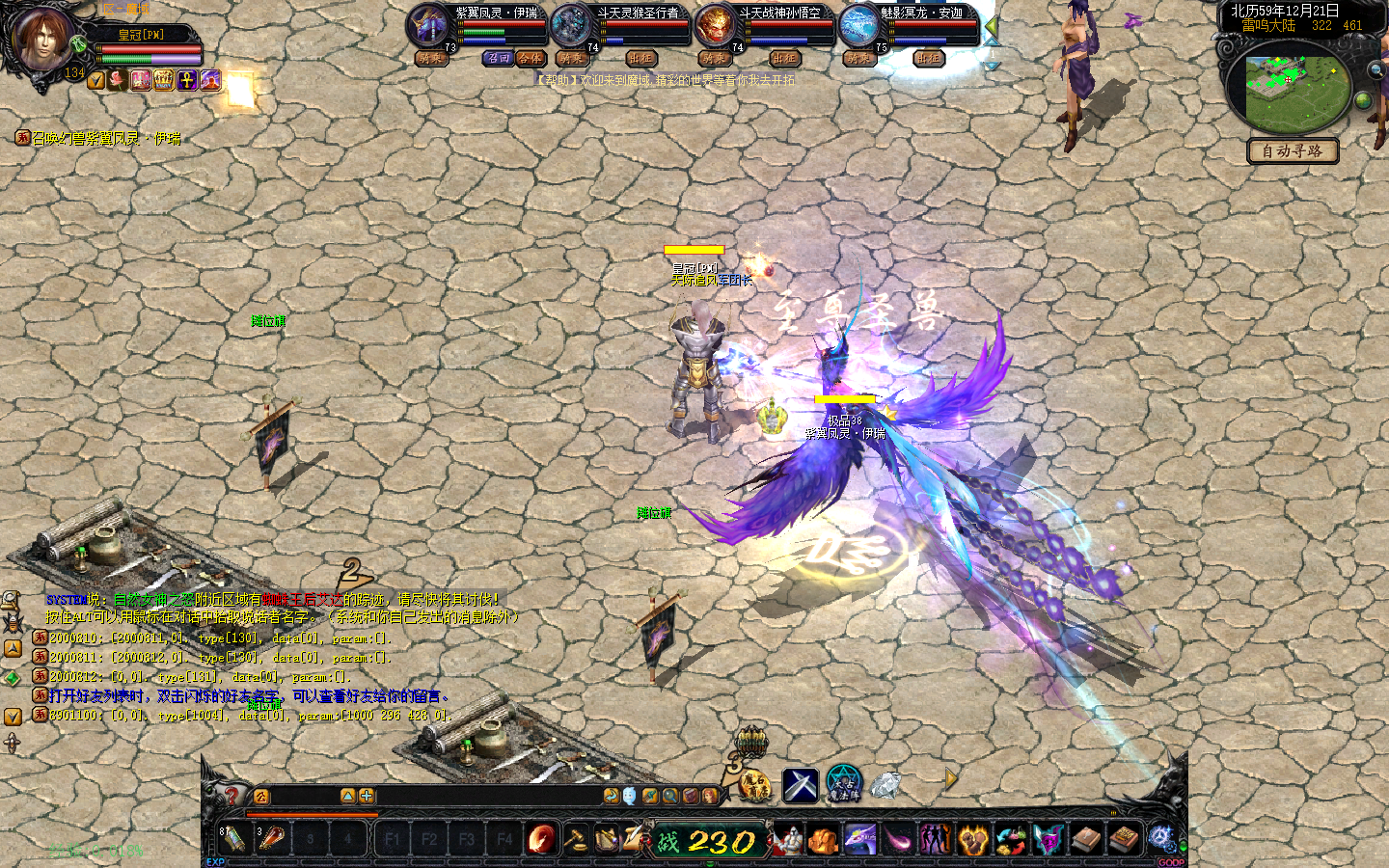Send out 斗天战神孙悟空 with its 出征 button
The height and width of the screenshot is (868, 1389).
tap(784, 58)
